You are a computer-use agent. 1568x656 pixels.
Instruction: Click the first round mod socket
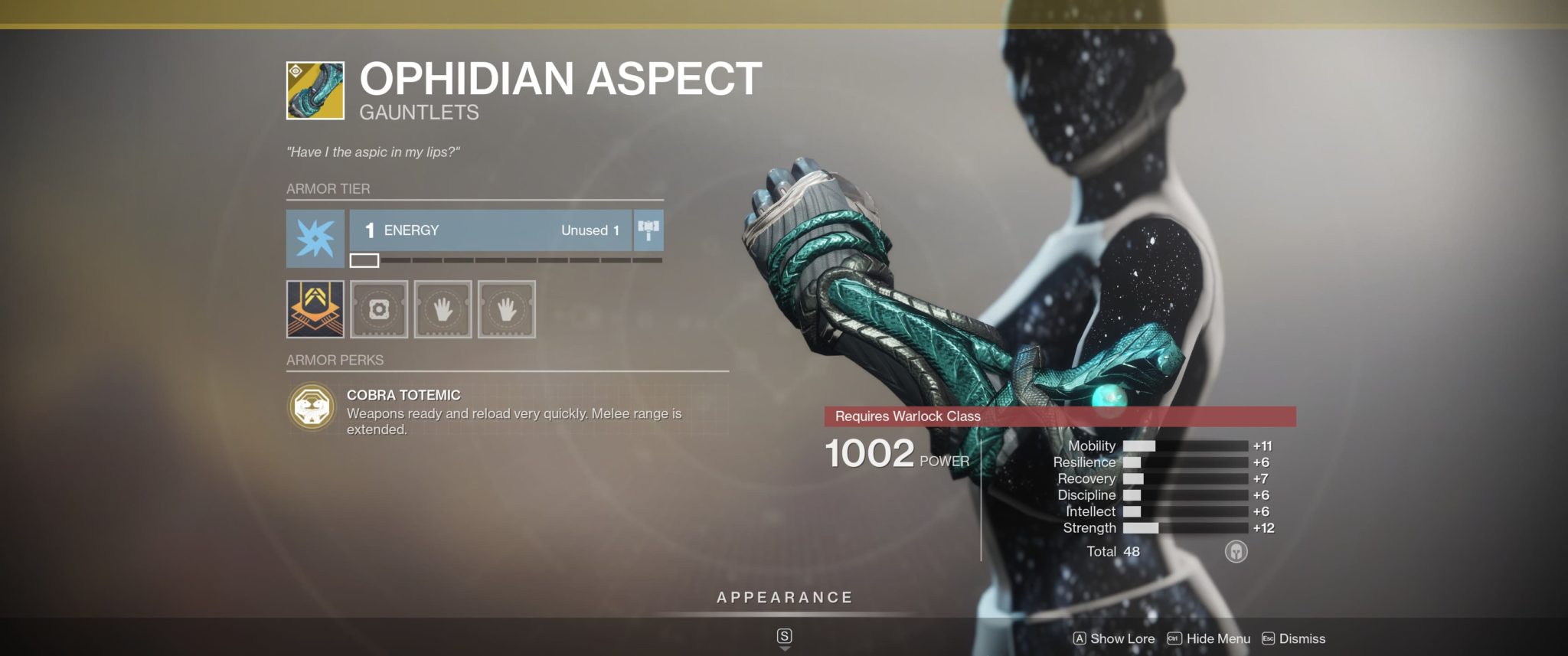click(381, 309)
